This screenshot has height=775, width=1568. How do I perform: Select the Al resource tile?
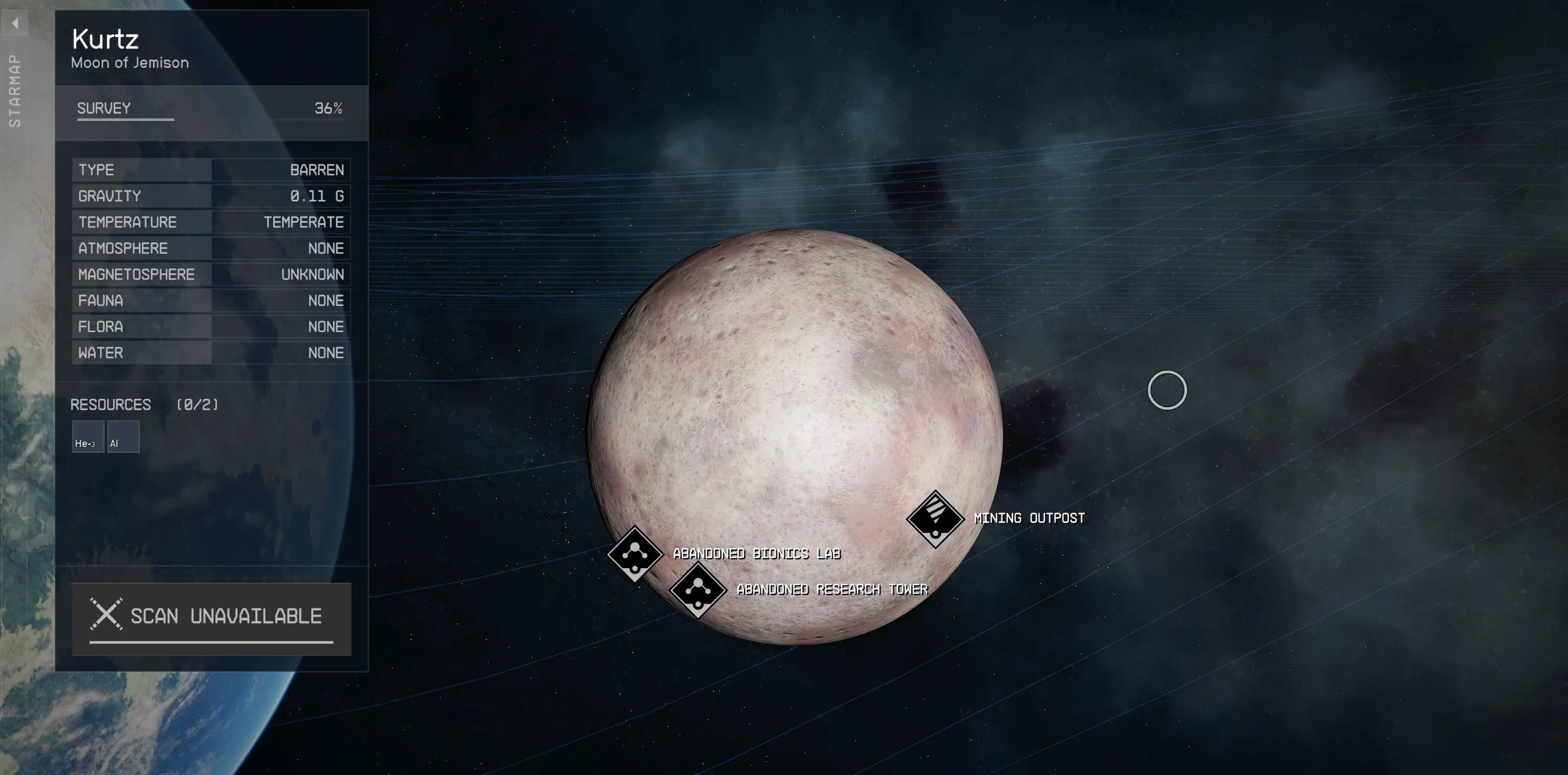click(x=123, y=436)
